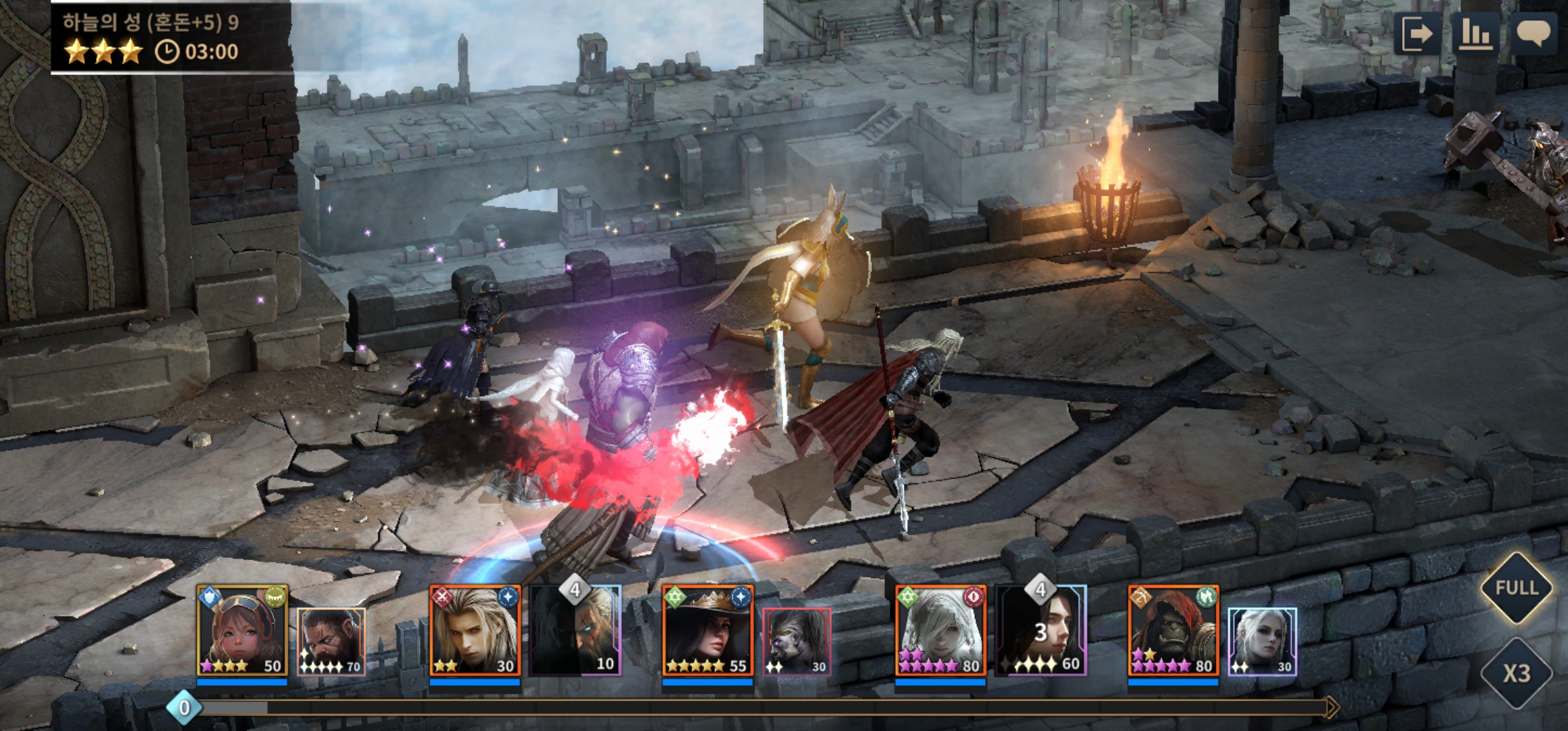Open the chat bubble
The height and width of the screenshot is (731, 1568).
1533,34
